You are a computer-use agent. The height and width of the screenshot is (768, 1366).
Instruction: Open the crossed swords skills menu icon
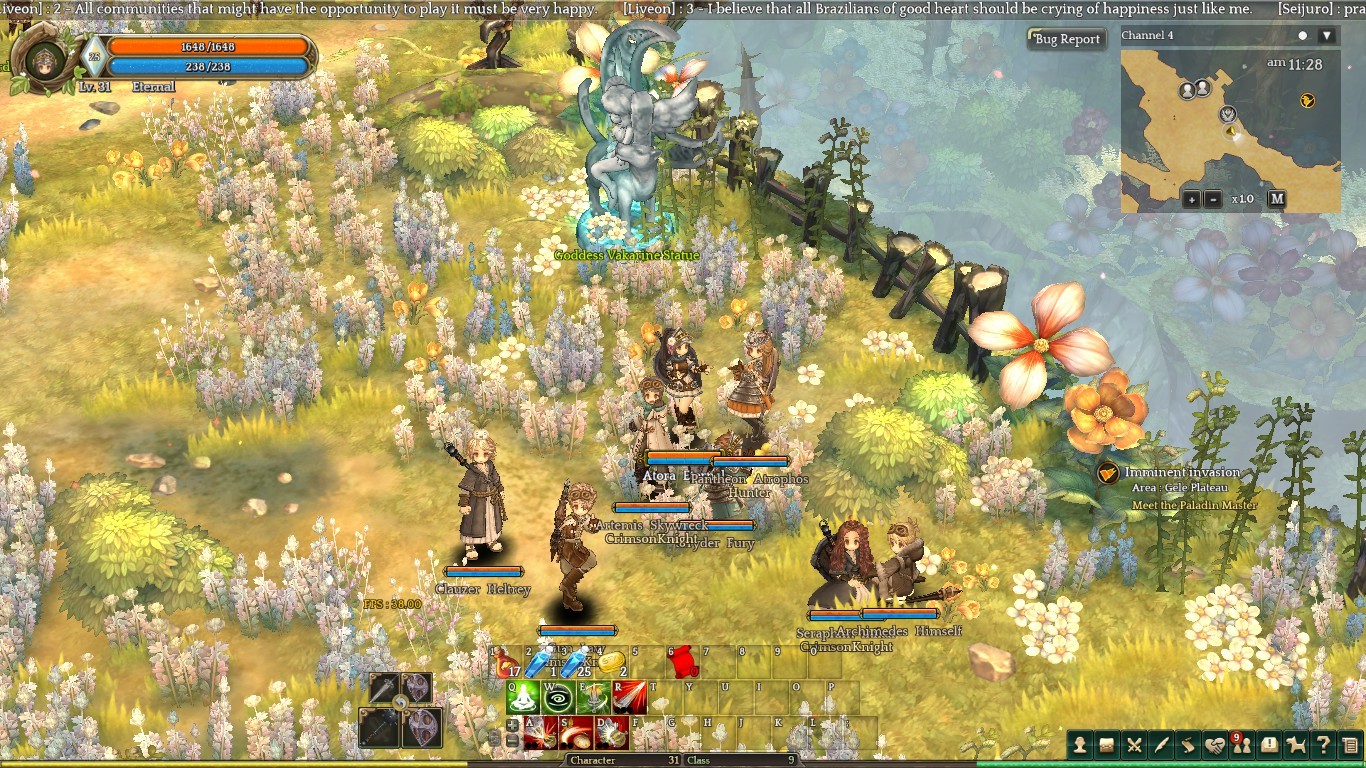[1134, 744]
